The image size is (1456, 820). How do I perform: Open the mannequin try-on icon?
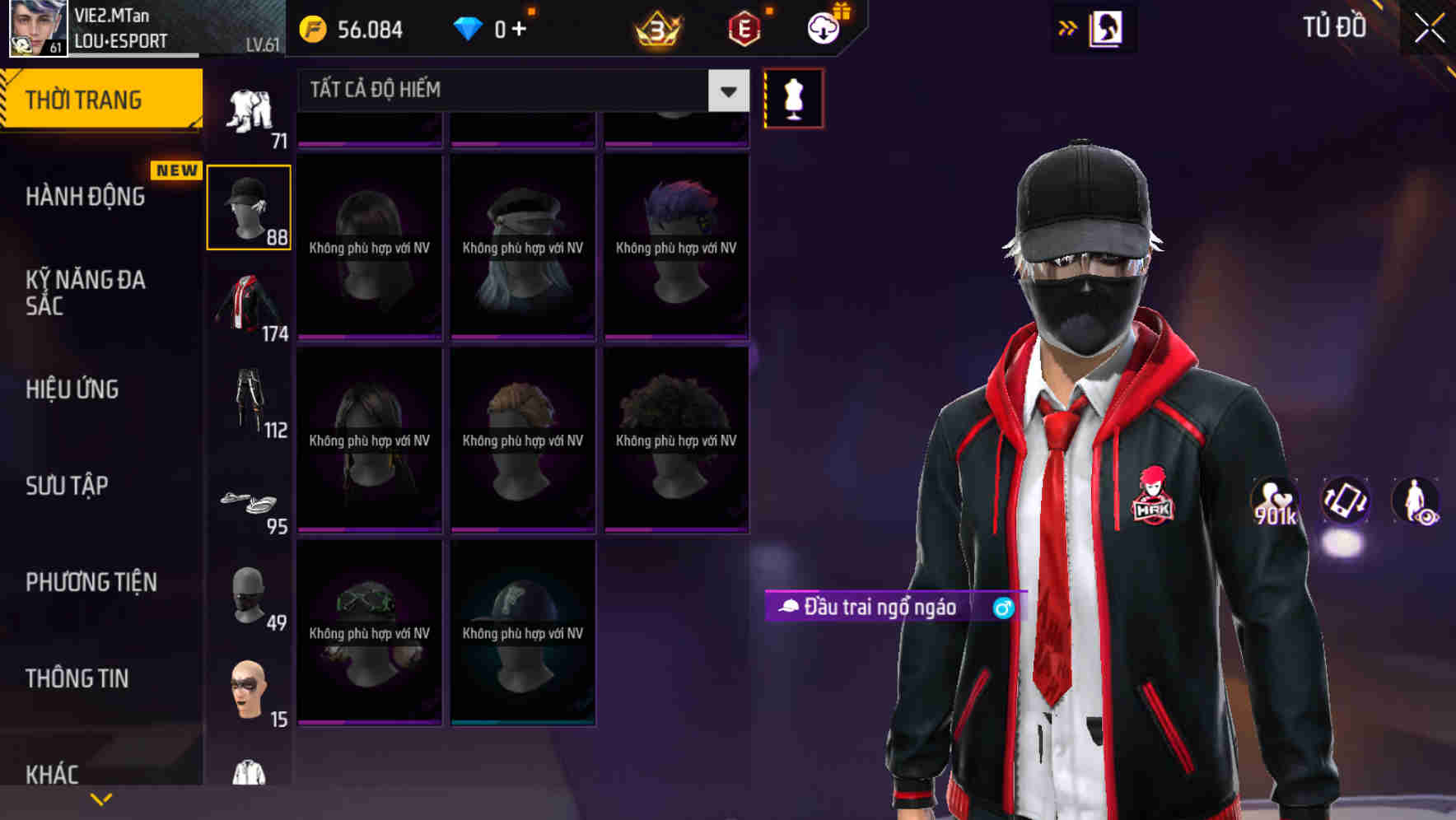click(792, 97)
